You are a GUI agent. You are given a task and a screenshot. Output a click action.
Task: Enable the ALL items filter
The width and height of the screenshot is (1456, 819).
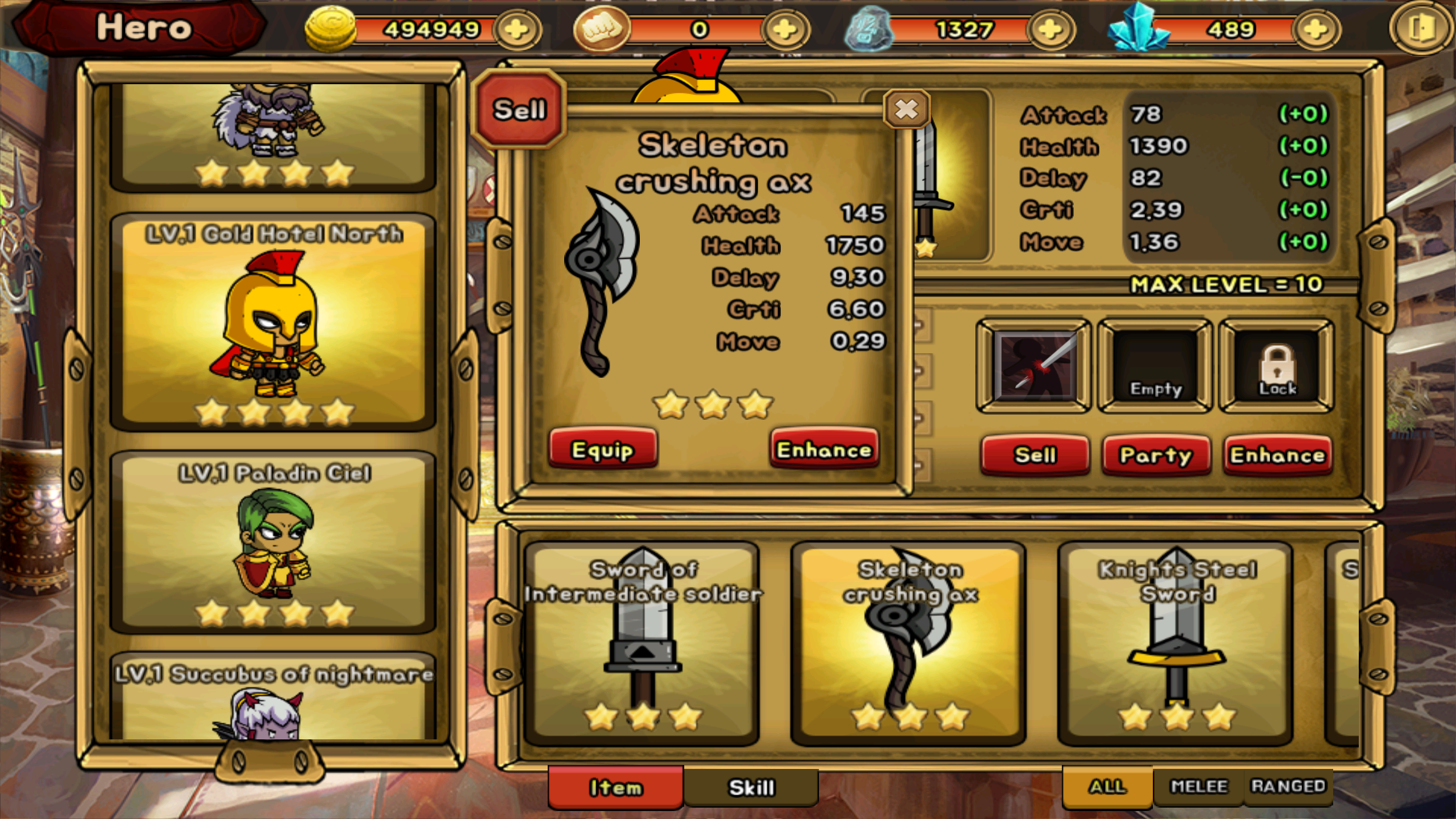(1106, 787)
